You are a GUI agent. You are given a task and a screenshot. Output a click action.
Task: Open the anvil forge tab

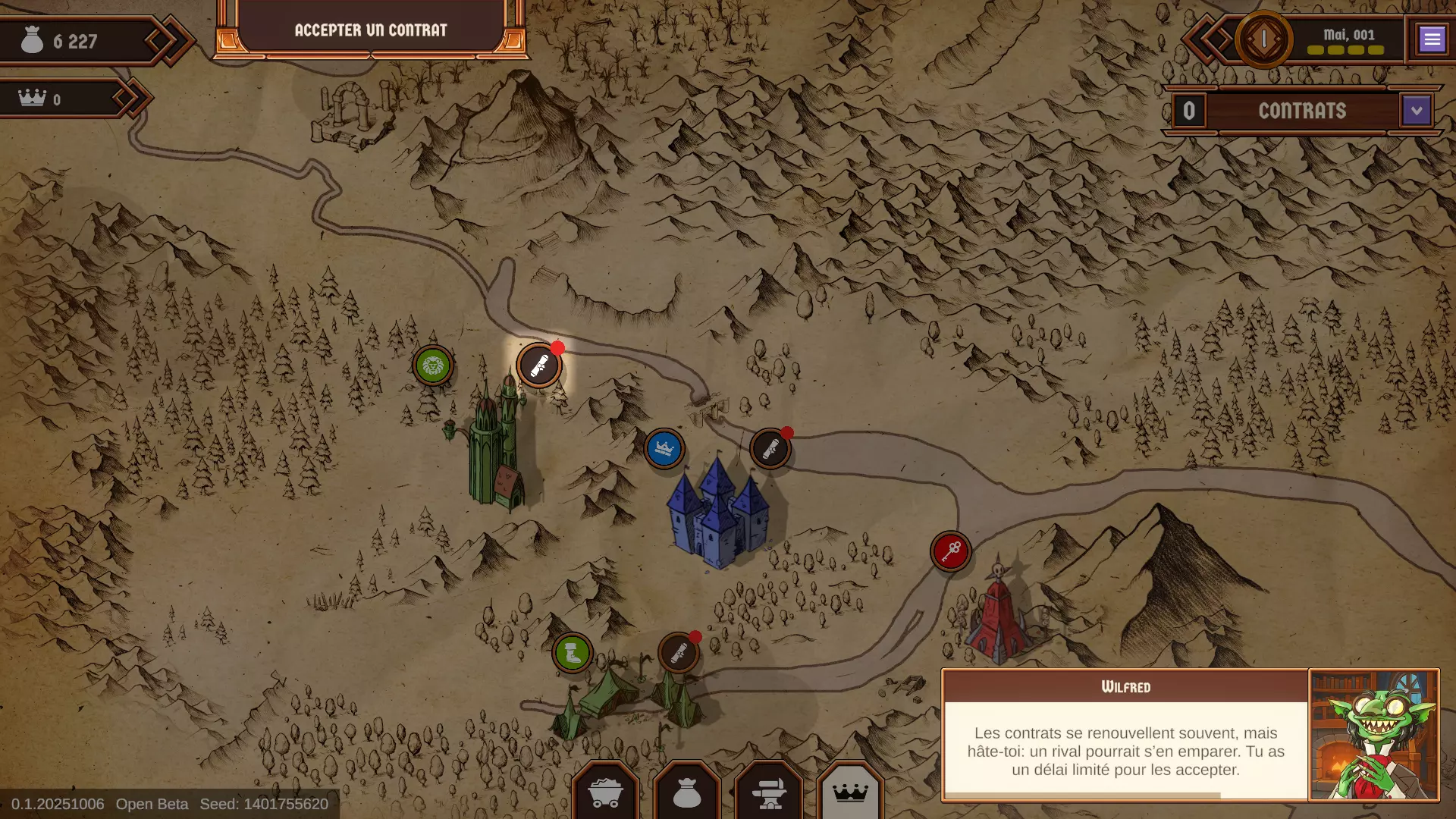(769, 792)
